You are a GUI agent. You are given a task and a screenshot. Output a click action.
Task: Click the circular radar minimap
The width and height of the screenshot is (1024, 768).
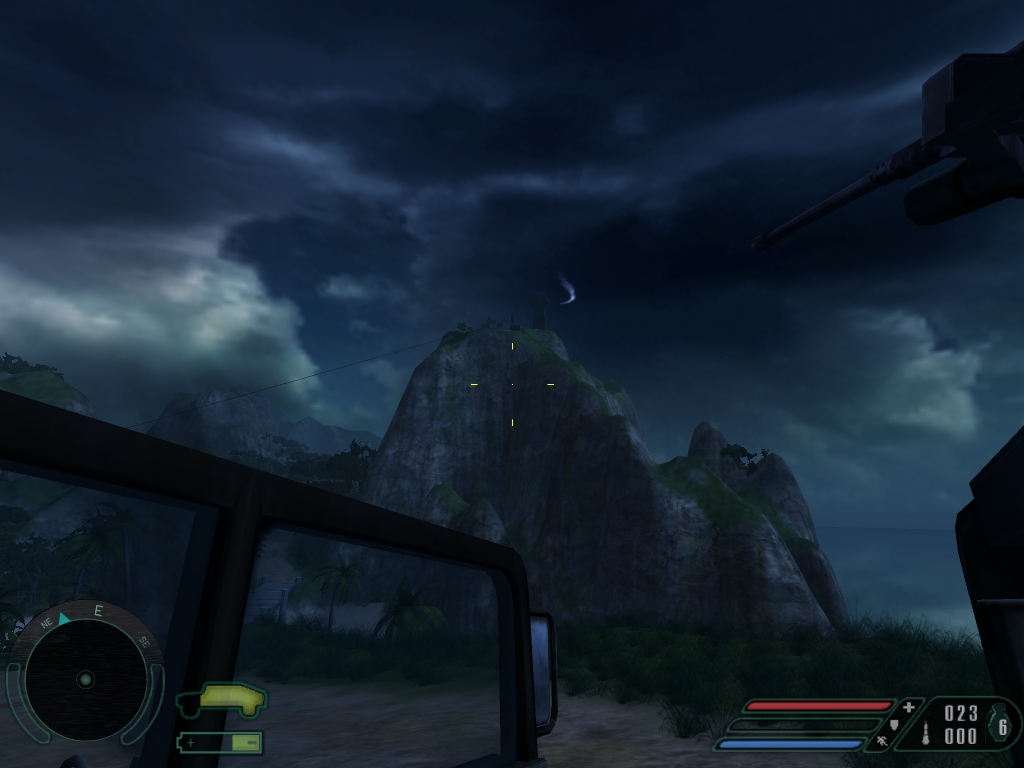(x=85, y=679)
